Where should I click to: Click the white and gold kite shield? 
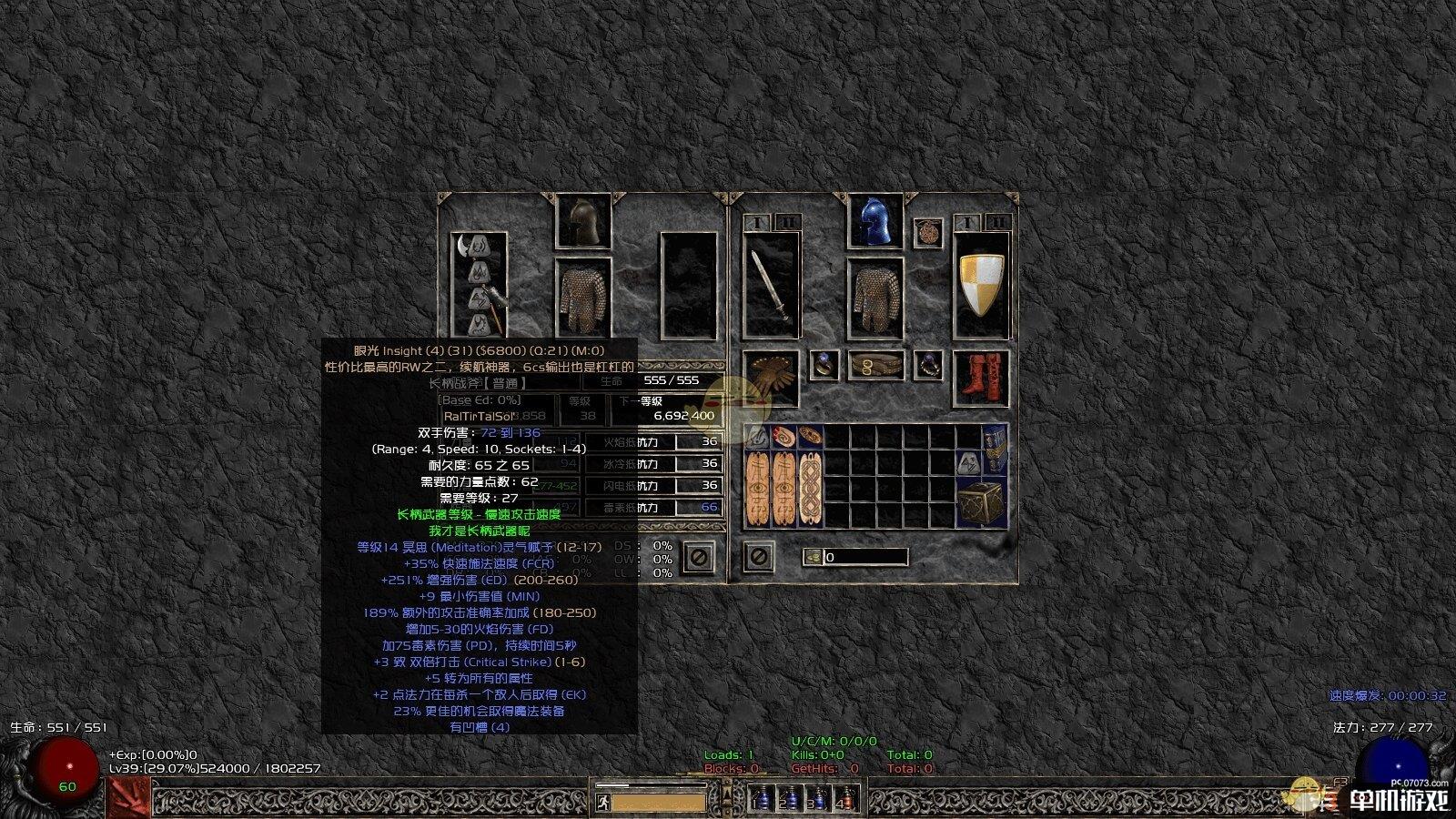(x=982, y=283)
